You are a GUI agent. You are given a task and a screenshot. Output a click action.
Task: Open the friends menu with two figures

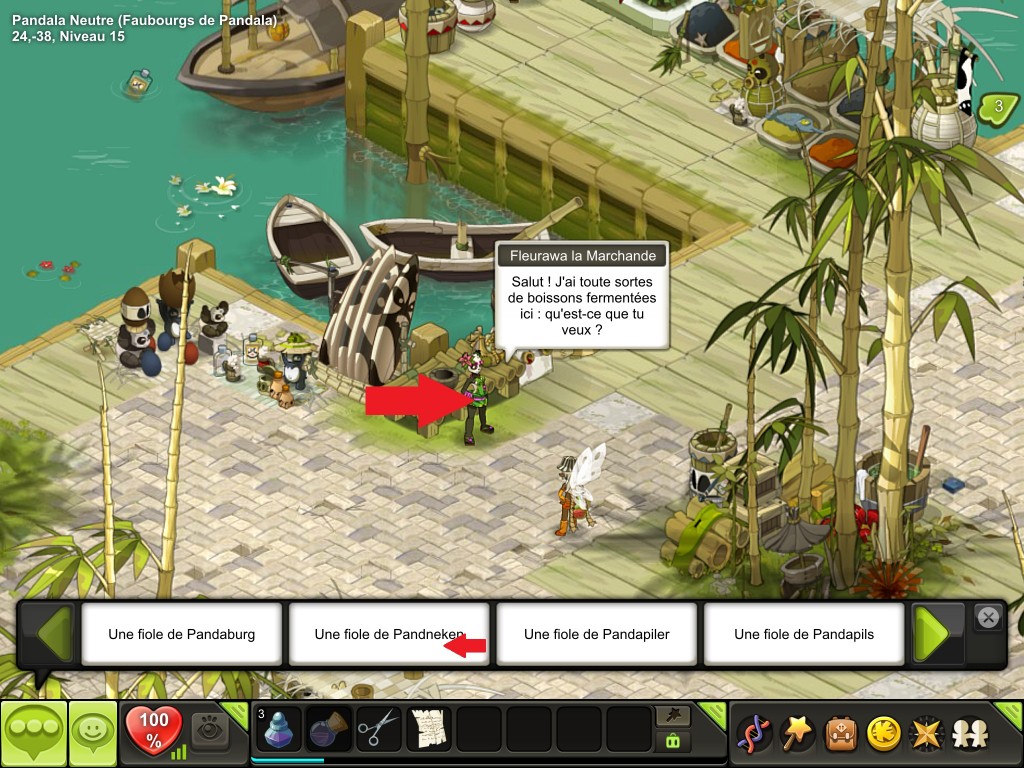pyautogui.click(x=968, y=734)
